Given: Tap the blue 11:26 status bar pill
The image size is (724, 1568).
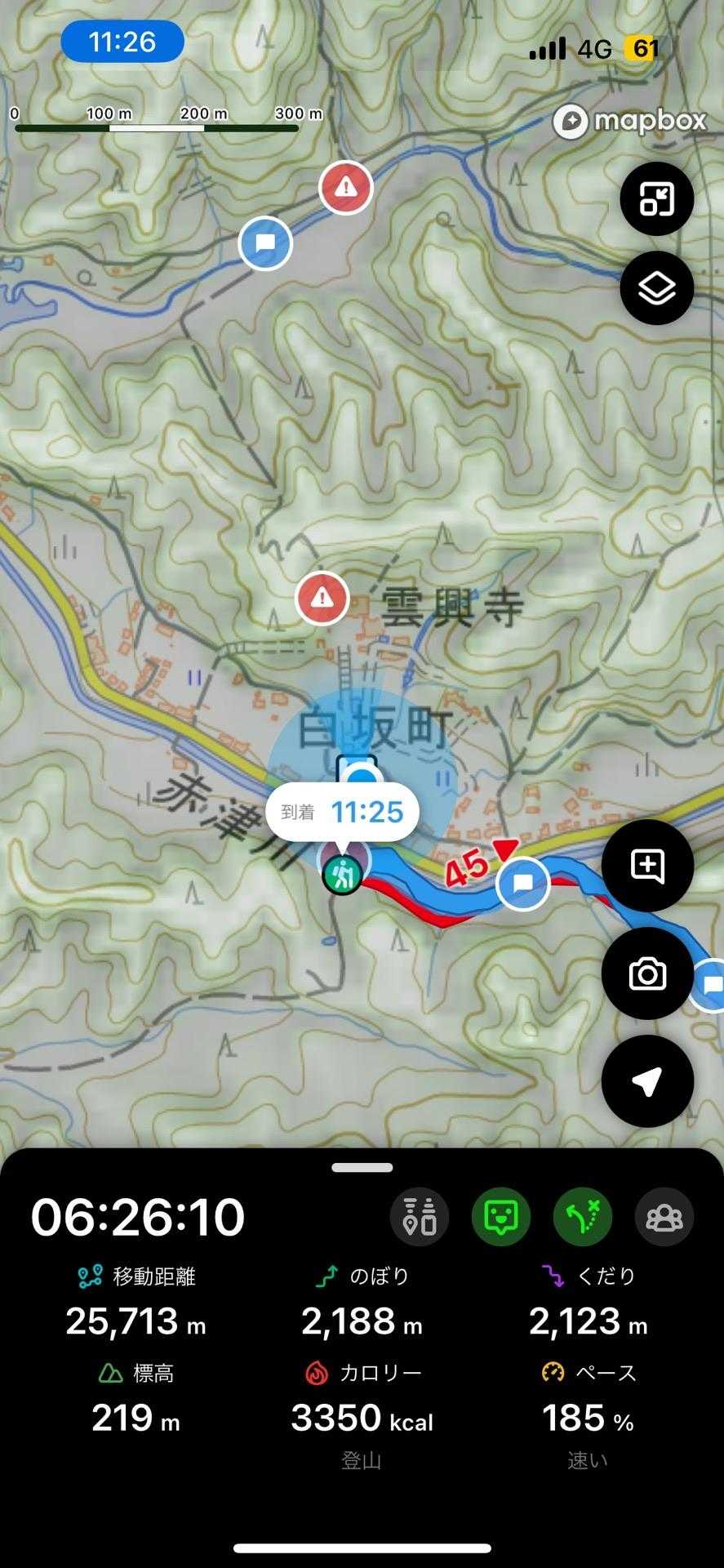Looking at the screenshot, I should click(122, 42).
